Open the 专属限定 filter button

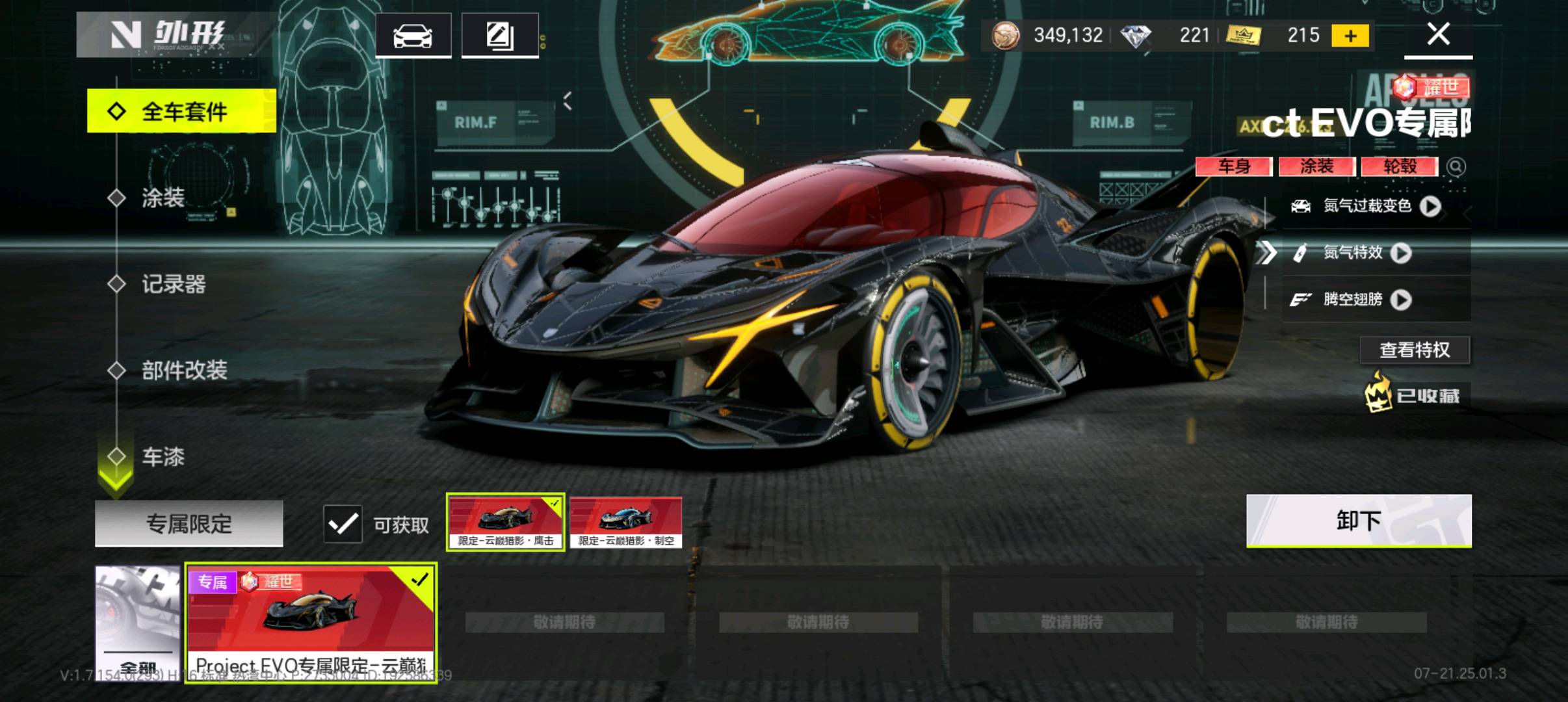click(189, 523)
